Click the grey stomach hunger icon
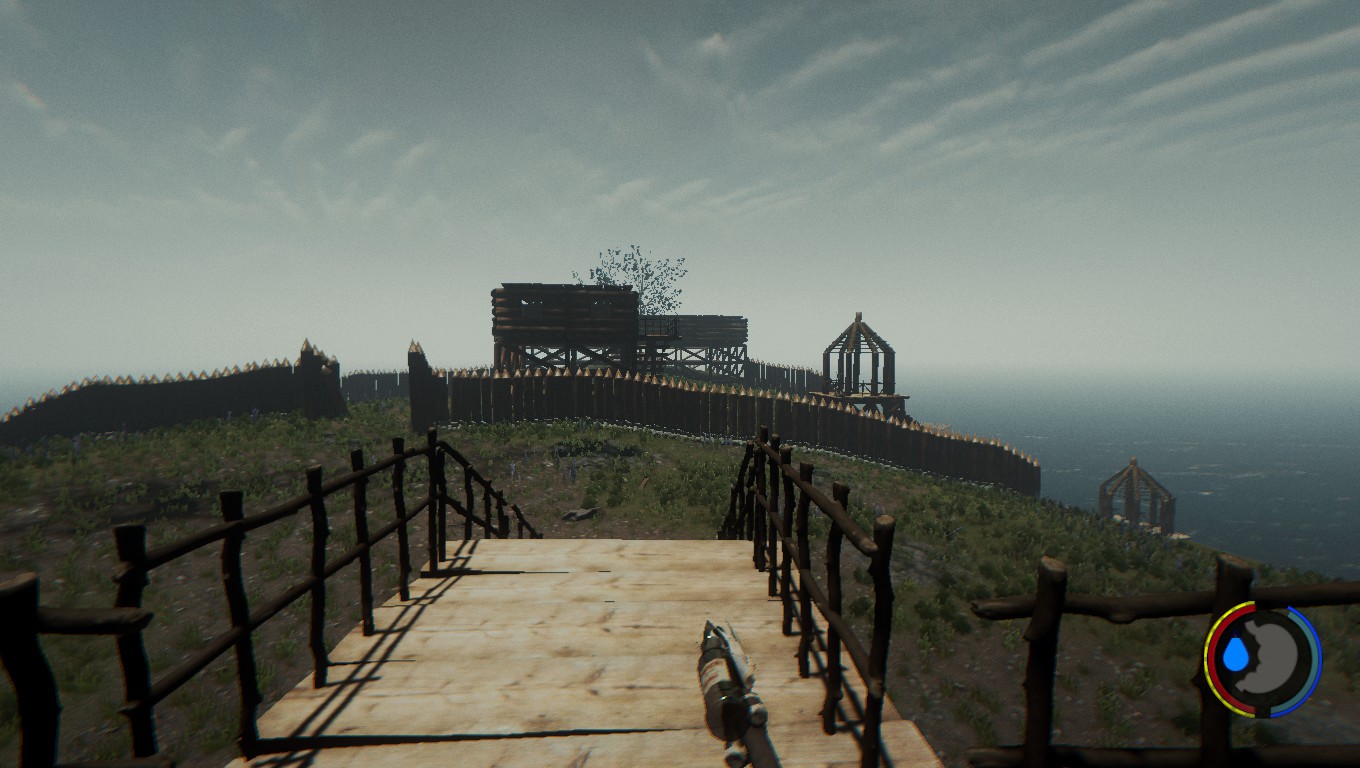Image resolution: width=1360 pixels, height=768 pixels. point(1275,658)
